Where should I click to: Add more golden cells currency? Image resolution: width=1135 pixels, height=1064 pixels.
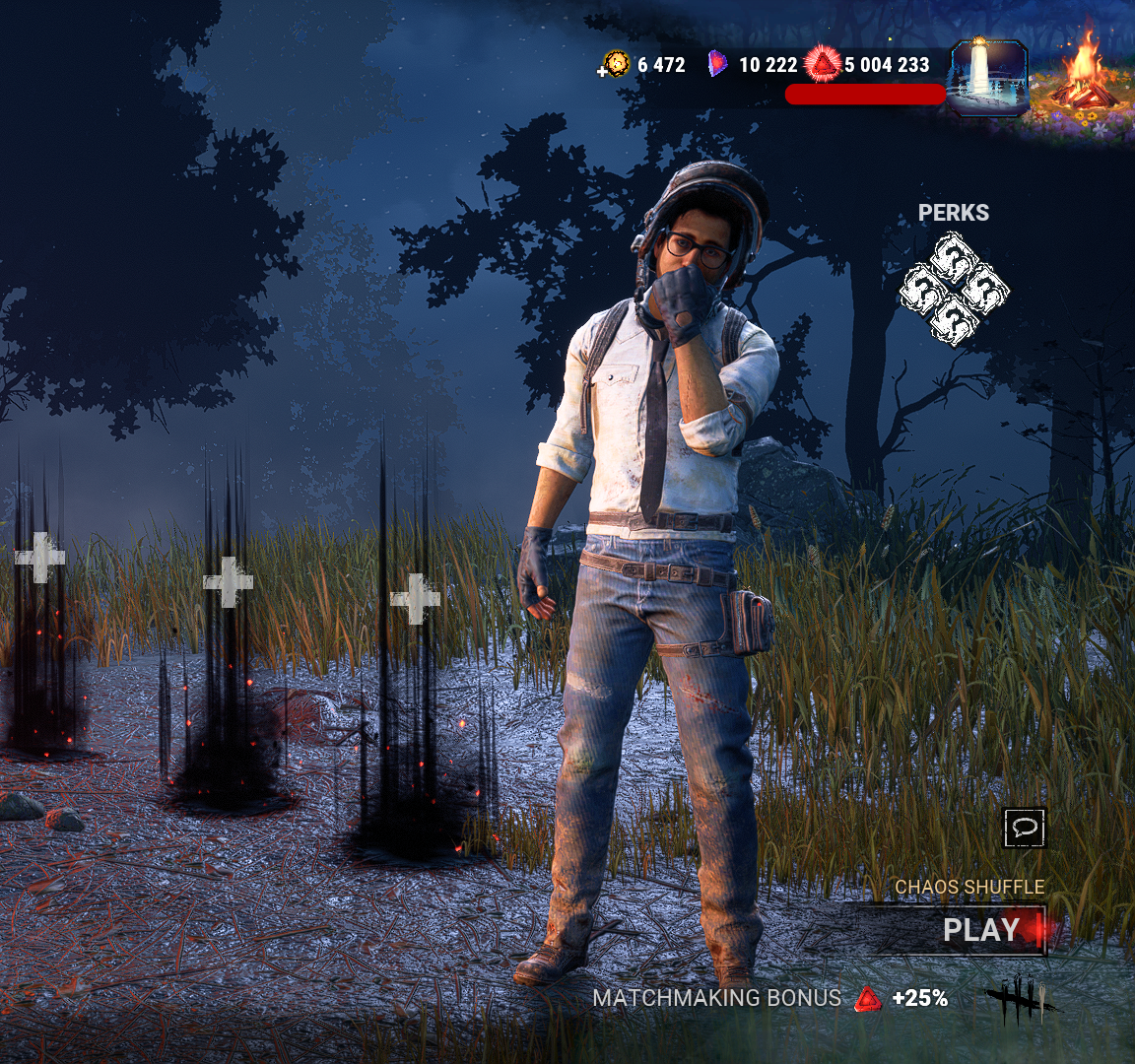coord(603,71)
